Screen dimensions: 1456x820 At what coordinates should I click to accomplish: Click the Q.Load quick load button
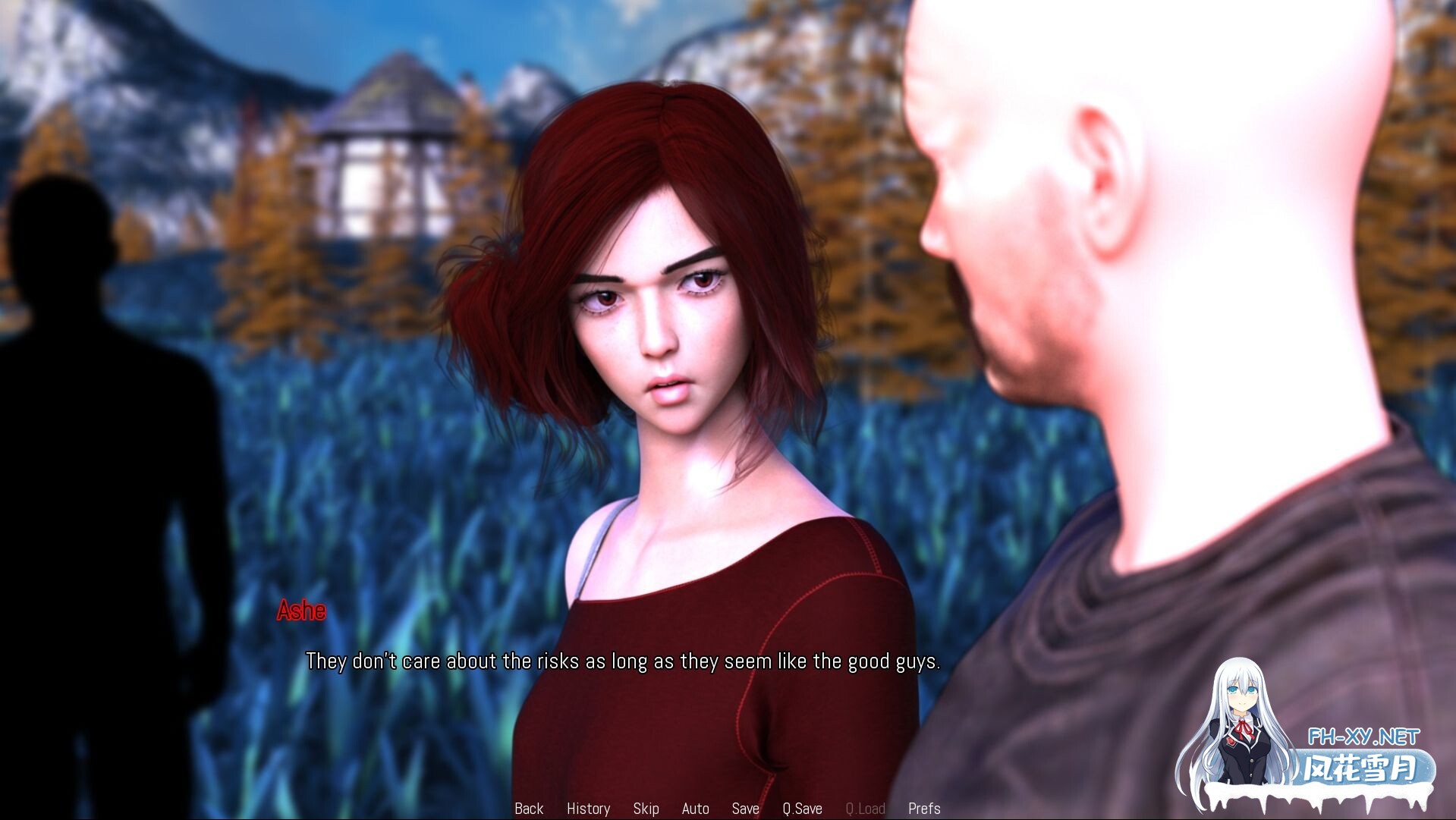[x=865, y=809]
